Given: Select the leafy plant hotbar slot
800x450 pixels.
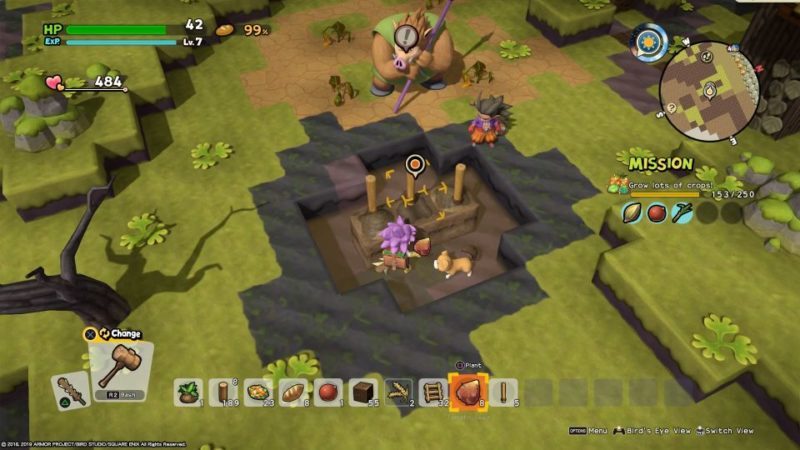Looking at the screenshot, I should click(189, 392).
